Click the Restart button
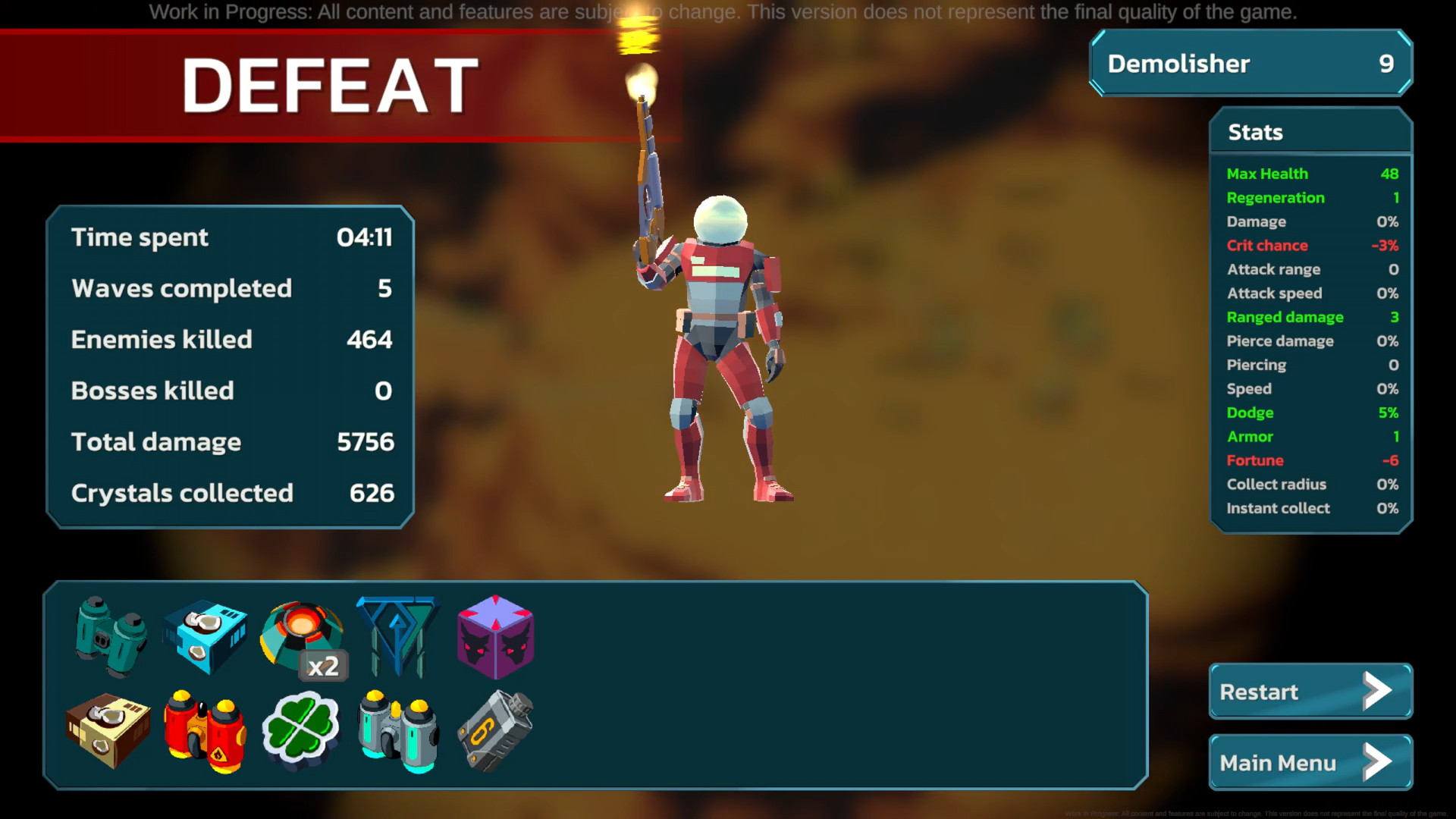Image resolution: width=1456 pixels, height=819 pixels. tap(1310, 692)
